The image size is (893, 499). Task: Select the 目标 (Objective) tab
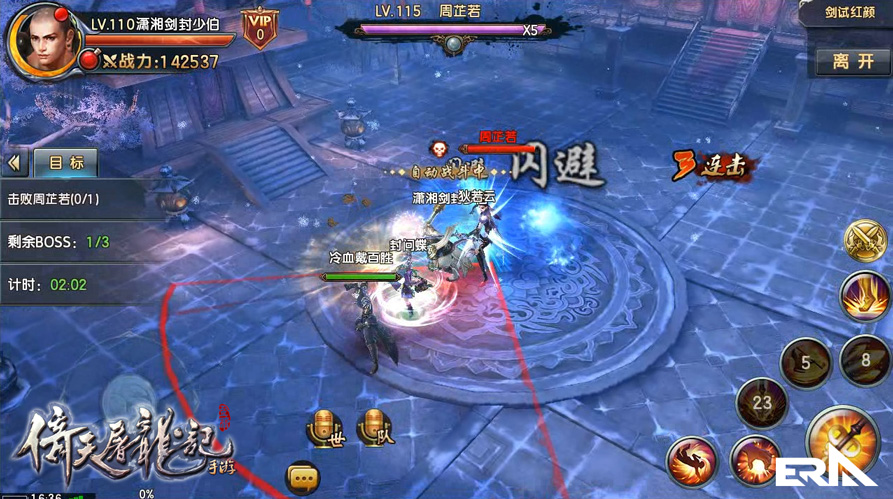(66, 162)
